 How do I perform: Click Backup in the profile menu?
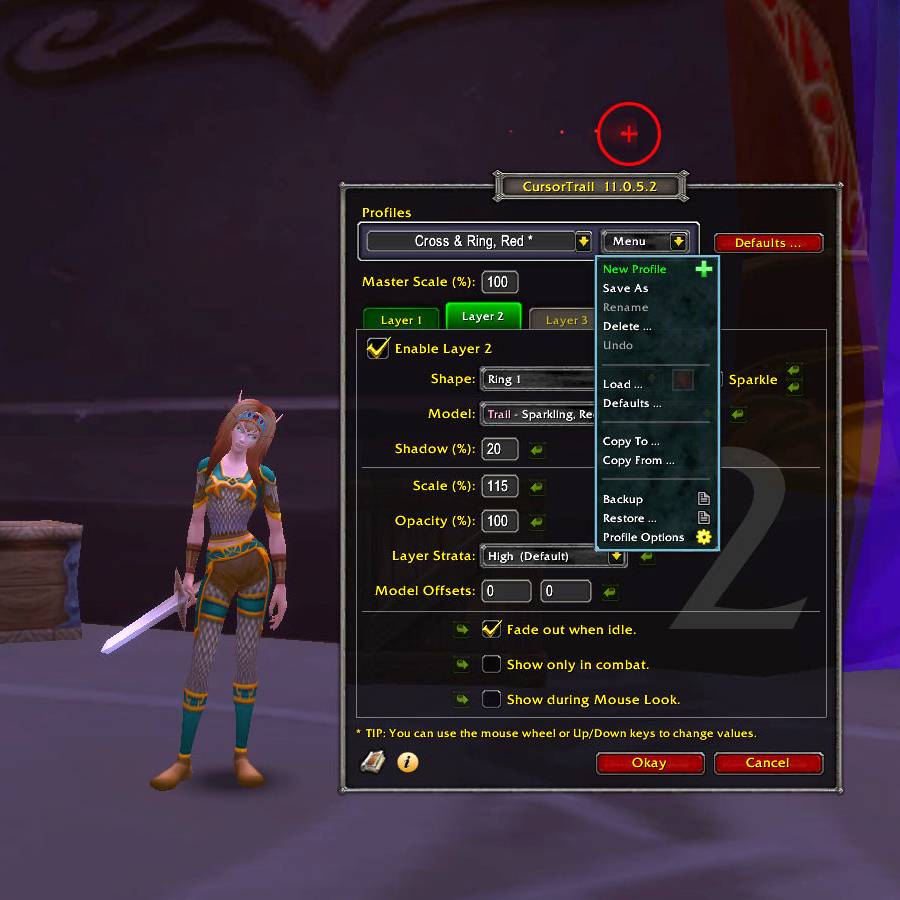[x=623, y=499]
